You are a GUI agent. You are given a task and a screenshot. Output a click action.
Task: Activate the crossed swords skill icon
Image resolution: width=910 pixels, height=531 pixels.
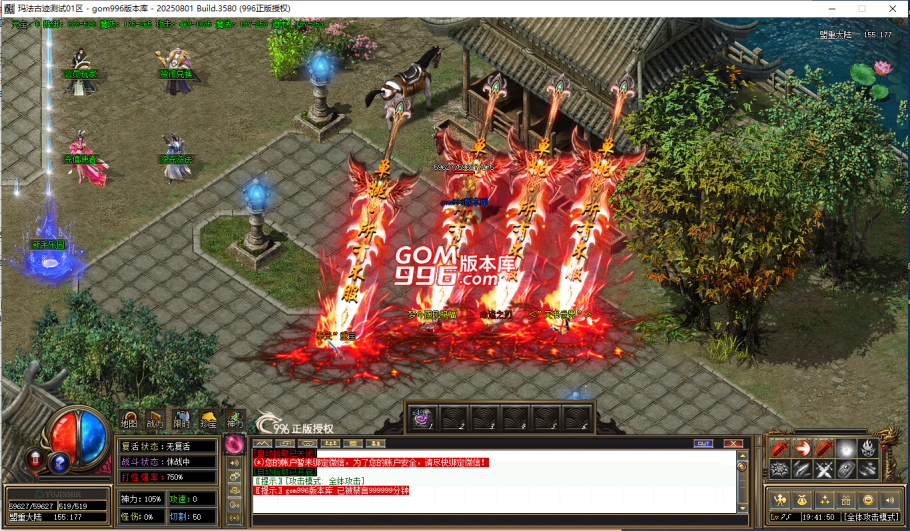pyautogui.click(x=825, y=470)
